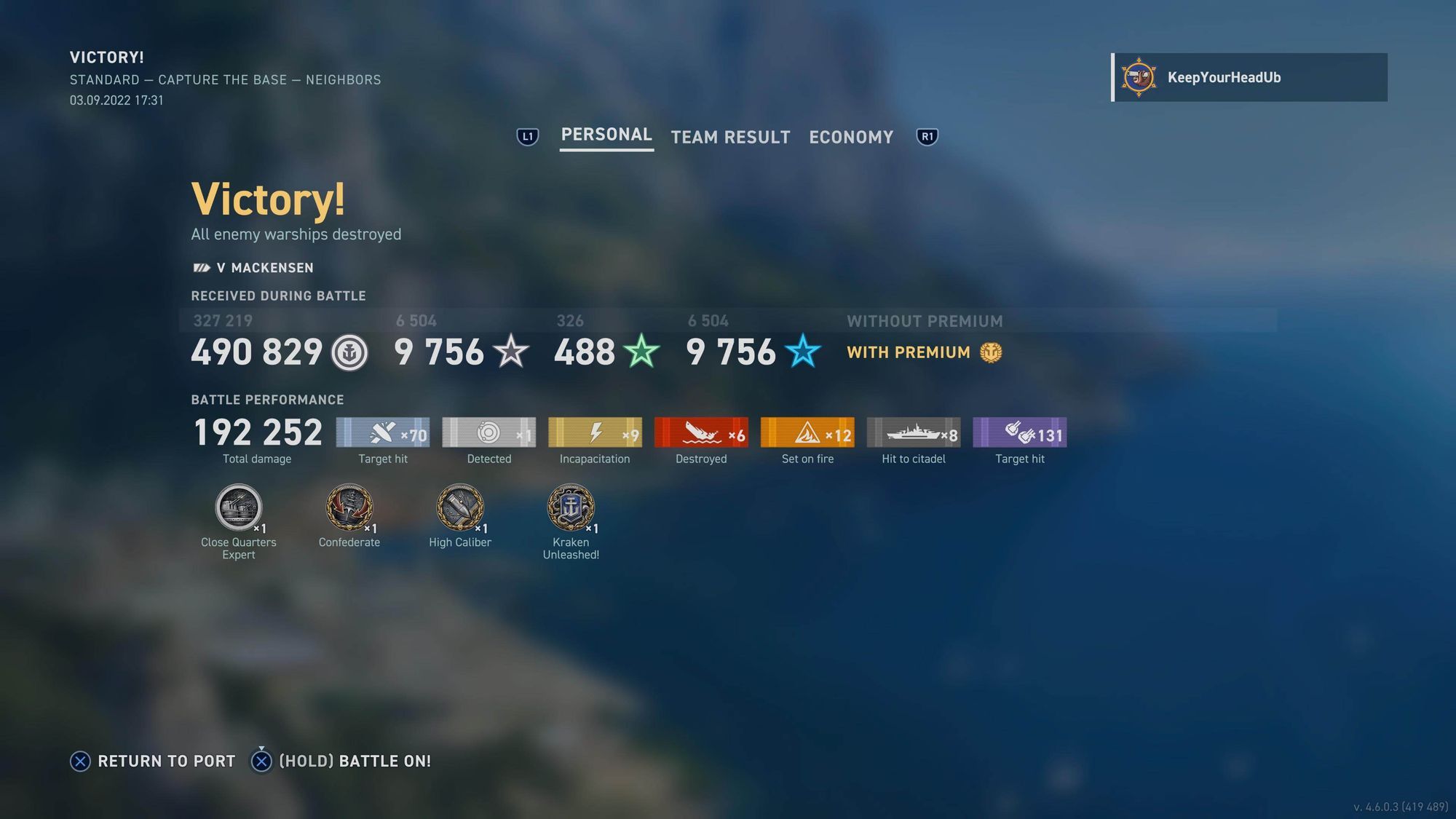Select the Hit to citadel ribbon icon
This screenshot has height=819, width=1456.
click(x=913, y=431)
